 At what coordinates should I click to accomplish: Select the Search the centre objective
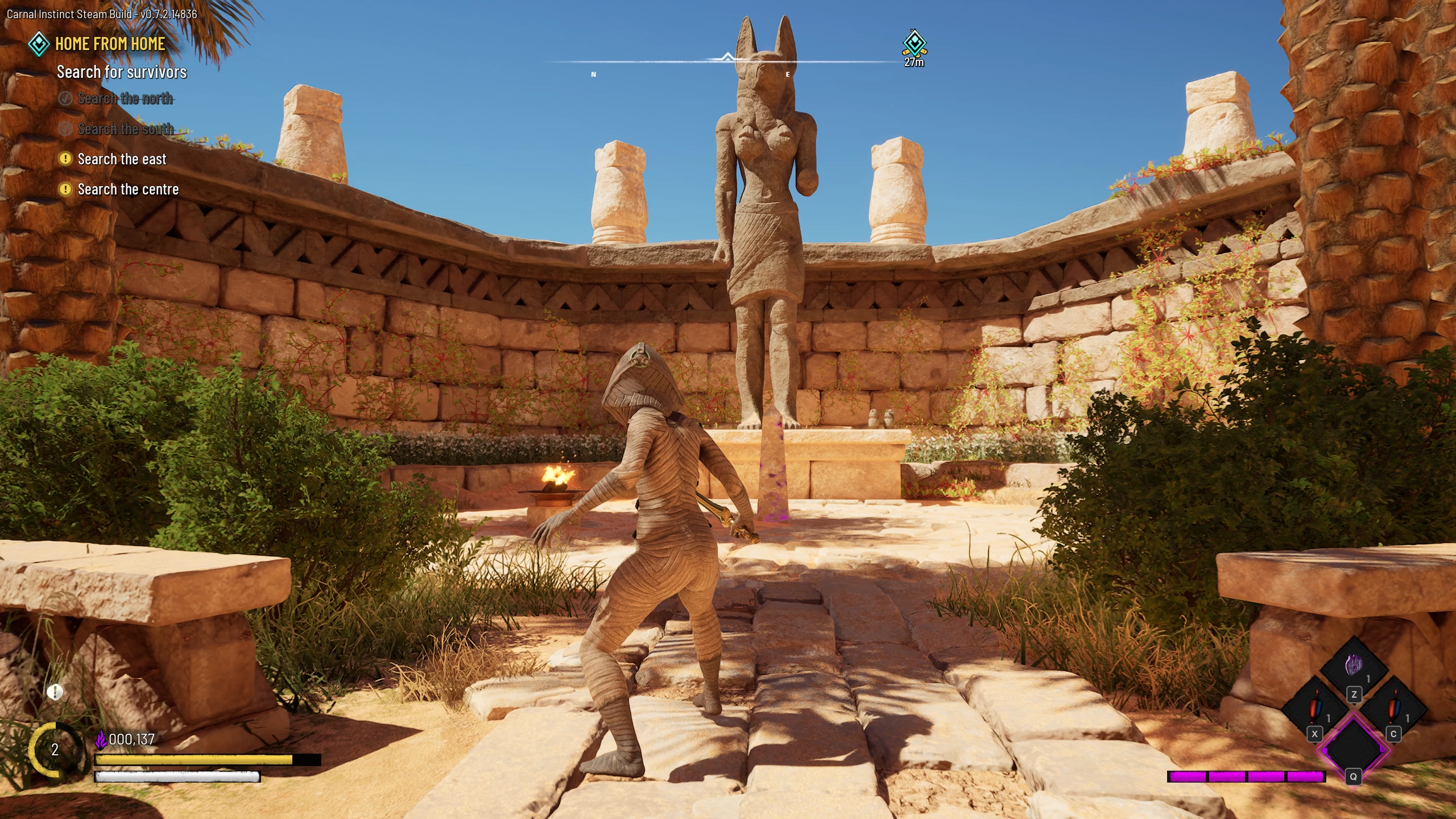click(x=128, y=189)
